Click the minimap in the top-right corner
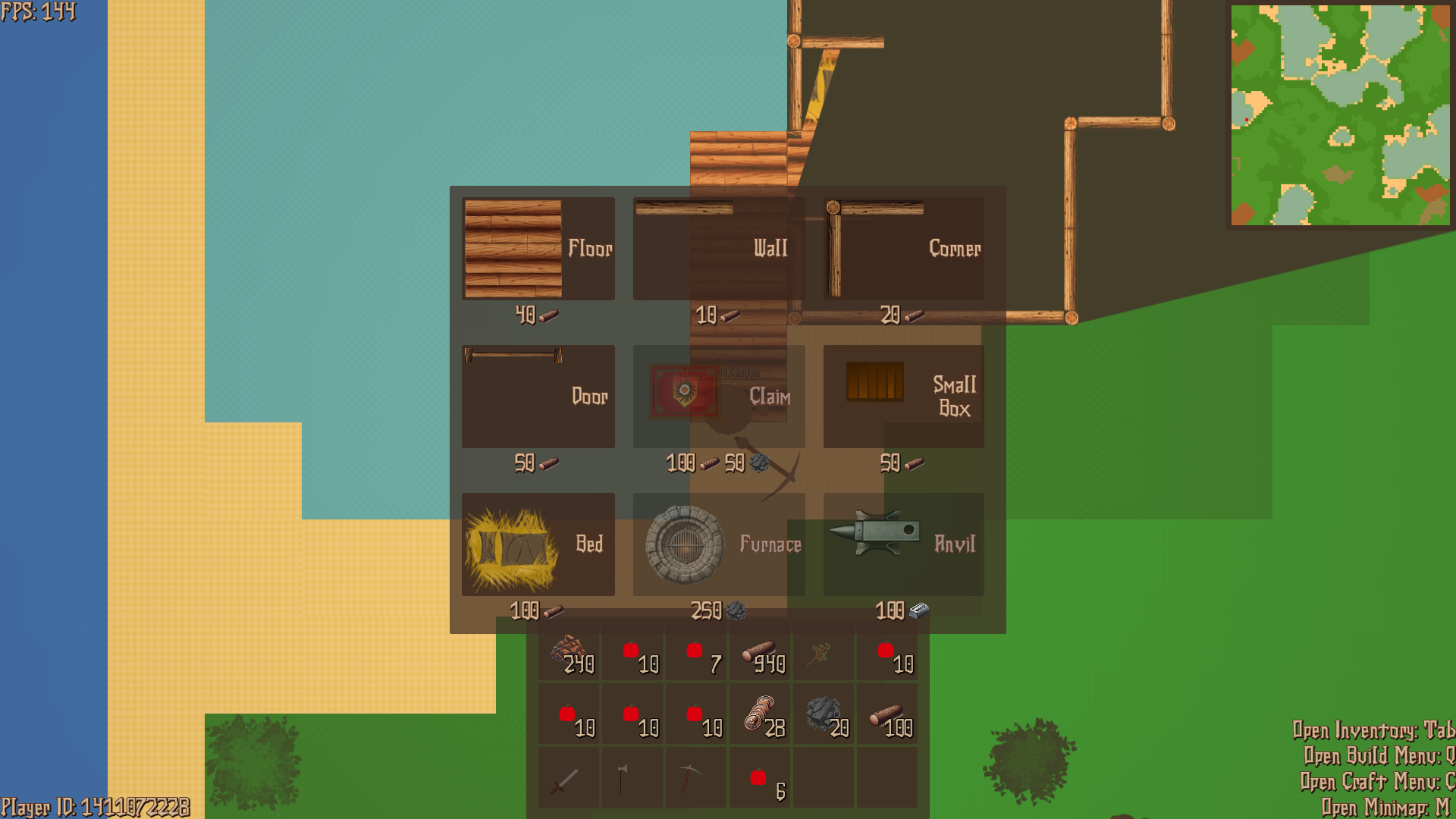 point(1339,114)
